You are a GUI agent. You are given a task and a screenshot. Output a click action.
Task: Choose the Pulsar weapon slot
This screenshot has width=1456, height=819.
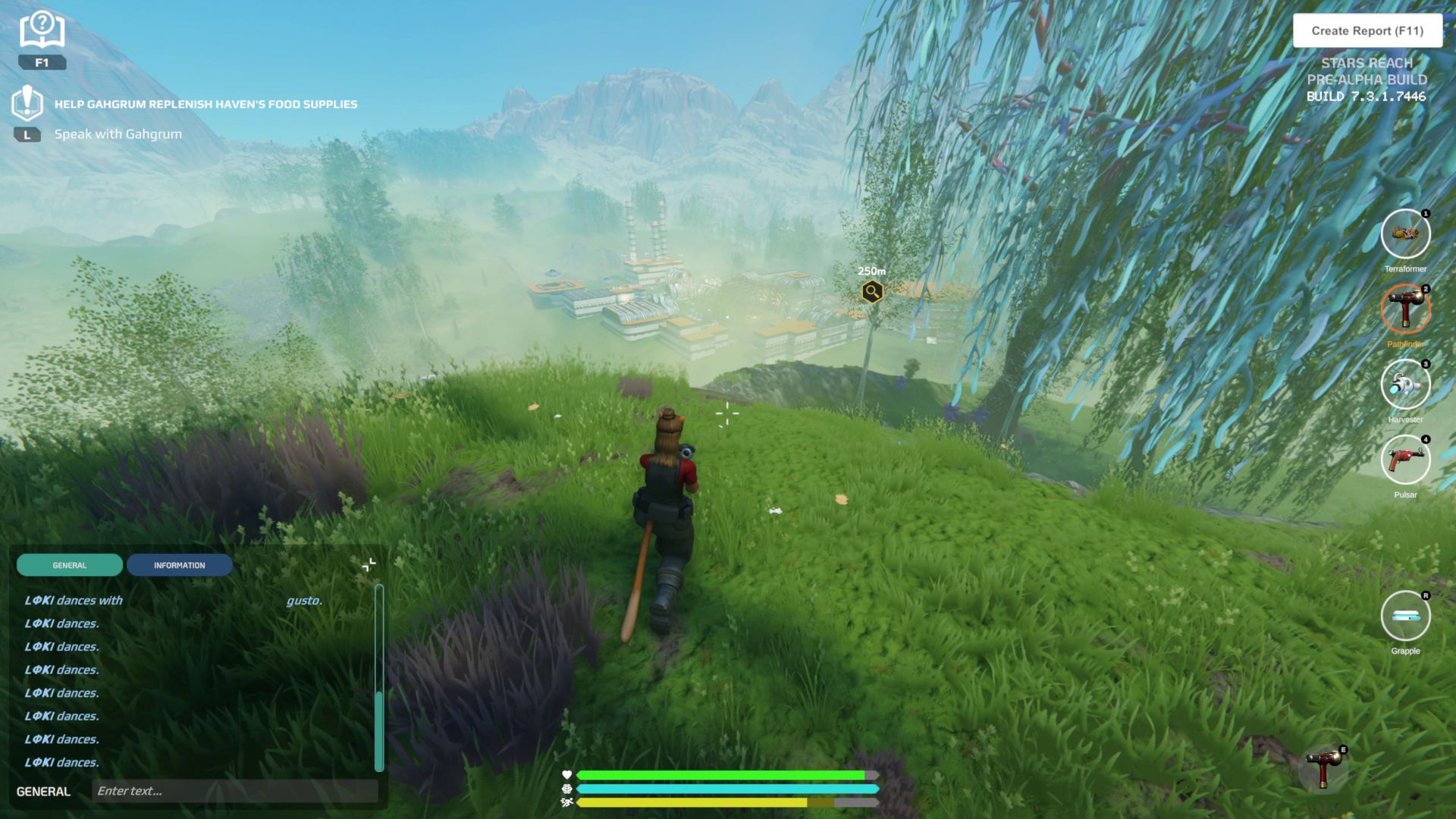1405,460
